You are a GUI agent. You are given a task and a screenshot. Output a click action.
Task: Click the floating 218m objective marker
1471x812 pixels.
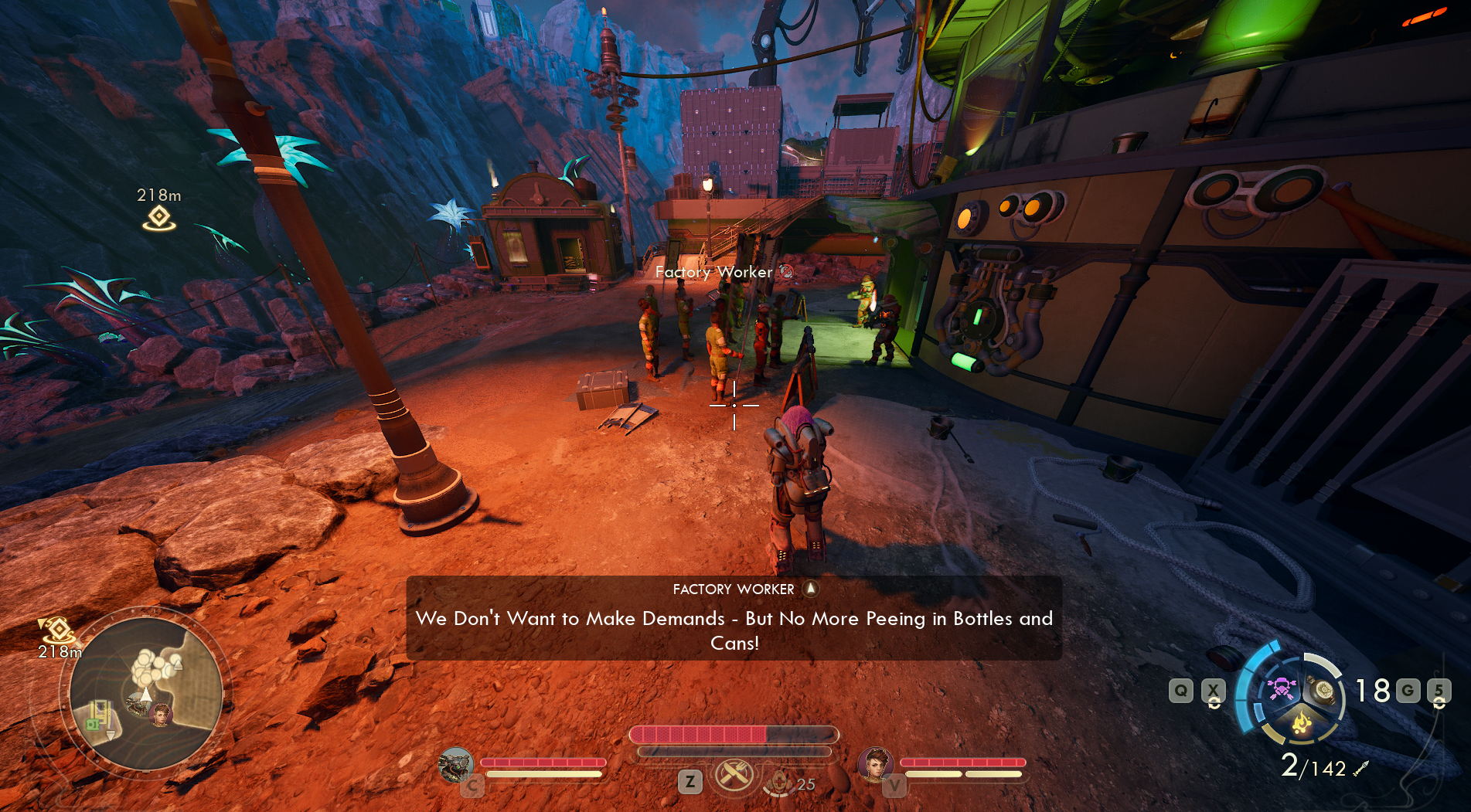(159, 218)
